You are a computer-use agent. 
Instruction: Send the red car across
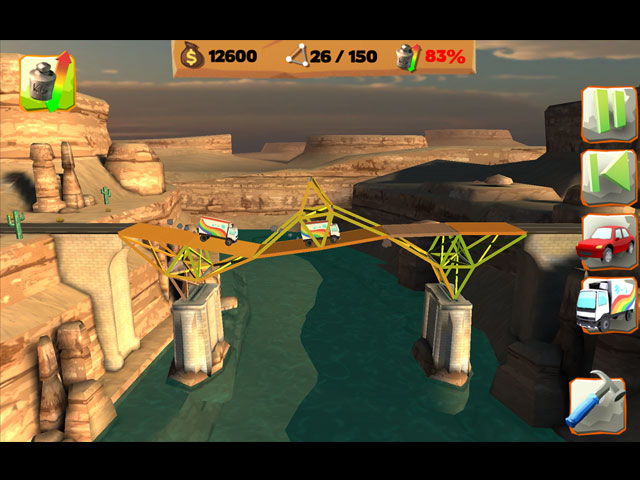point(609,242)
